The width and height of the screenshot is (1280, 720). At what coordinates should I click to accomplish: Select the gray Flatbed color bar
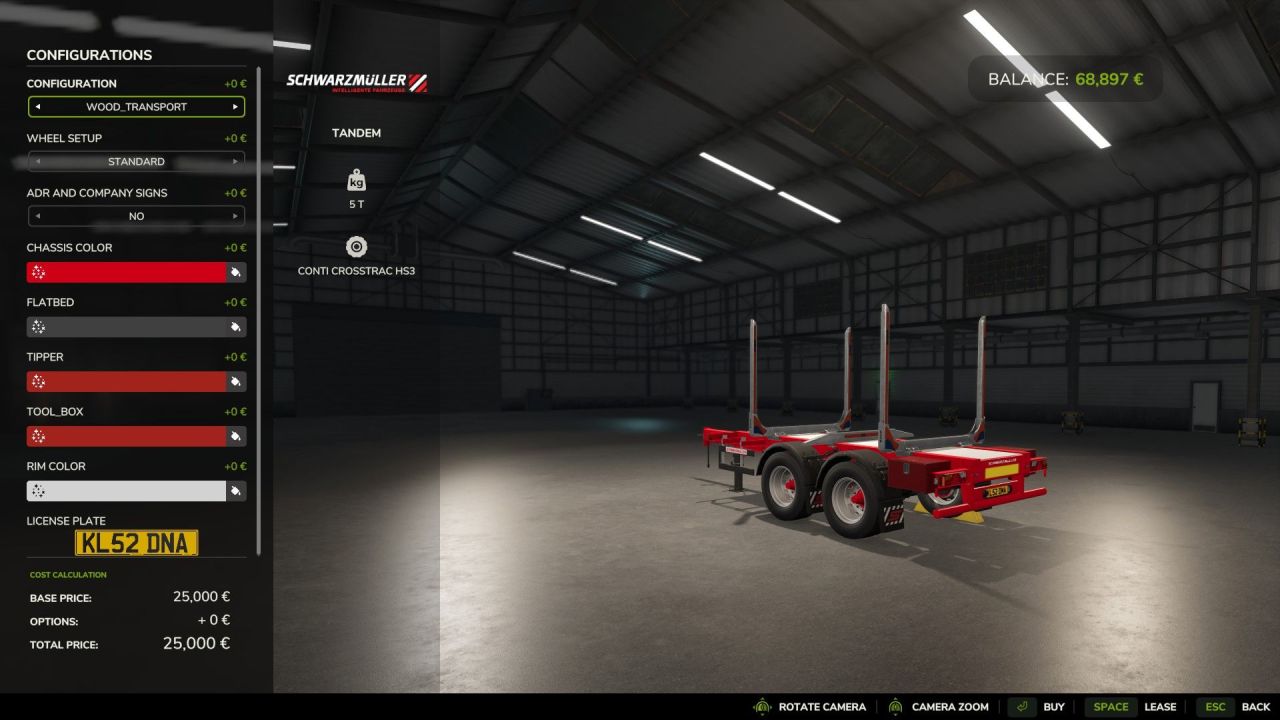pyautogui.click(x=125, y=326)
